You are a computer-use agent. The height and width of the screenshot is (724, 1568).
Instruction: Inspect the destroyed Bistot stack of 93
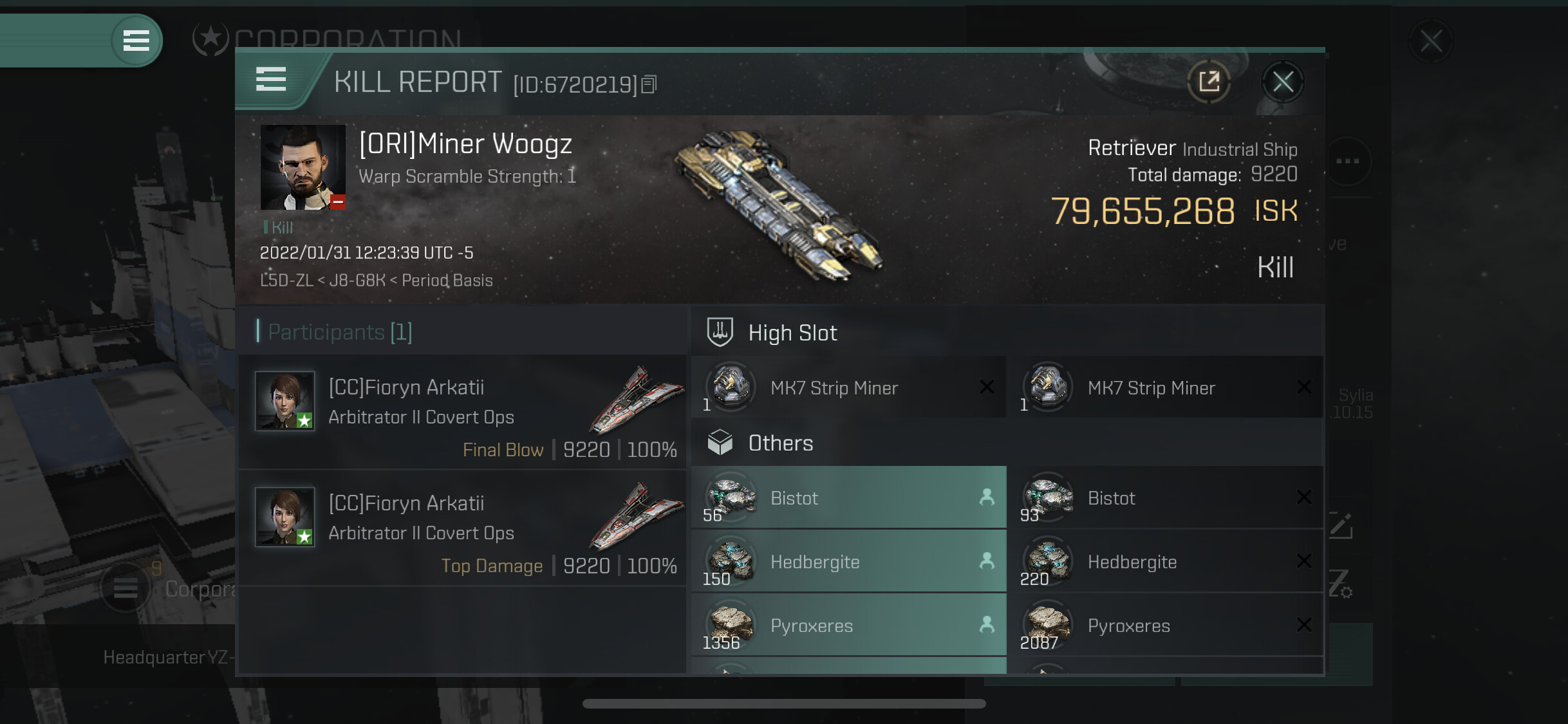[x=1165, y=497]
